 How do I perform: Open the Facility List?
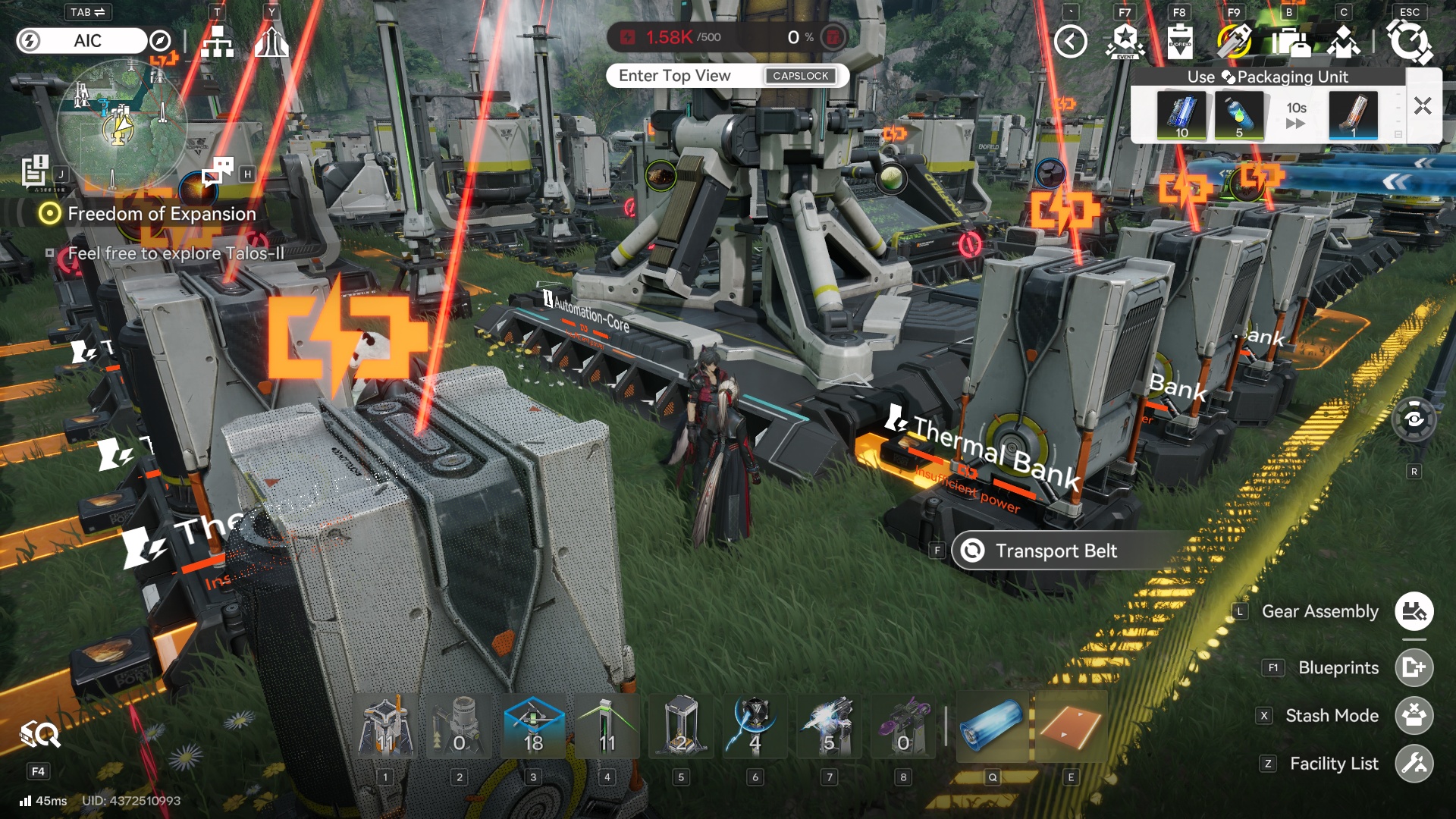point(1414,764)
